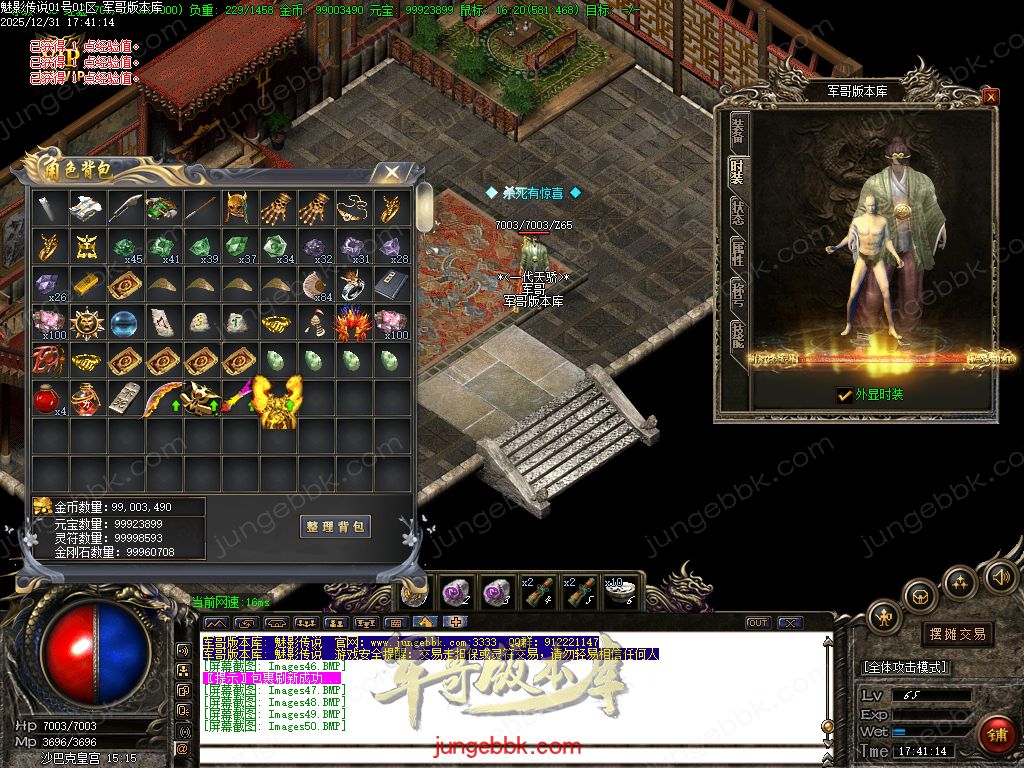
Task: Click the OUT button above the chat
Action: pos(758,623)
